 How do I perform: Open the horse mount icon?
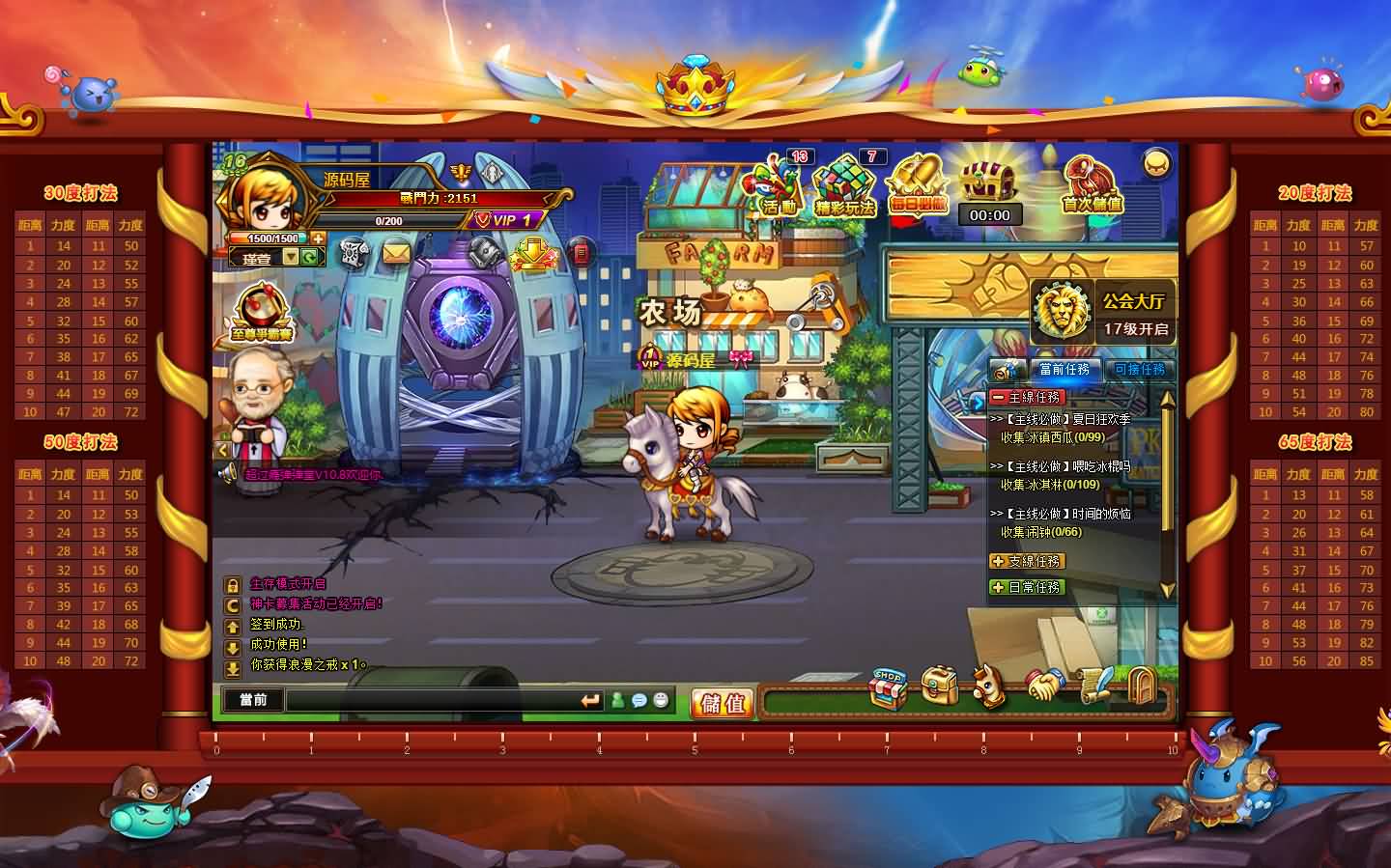coord(987,686)
